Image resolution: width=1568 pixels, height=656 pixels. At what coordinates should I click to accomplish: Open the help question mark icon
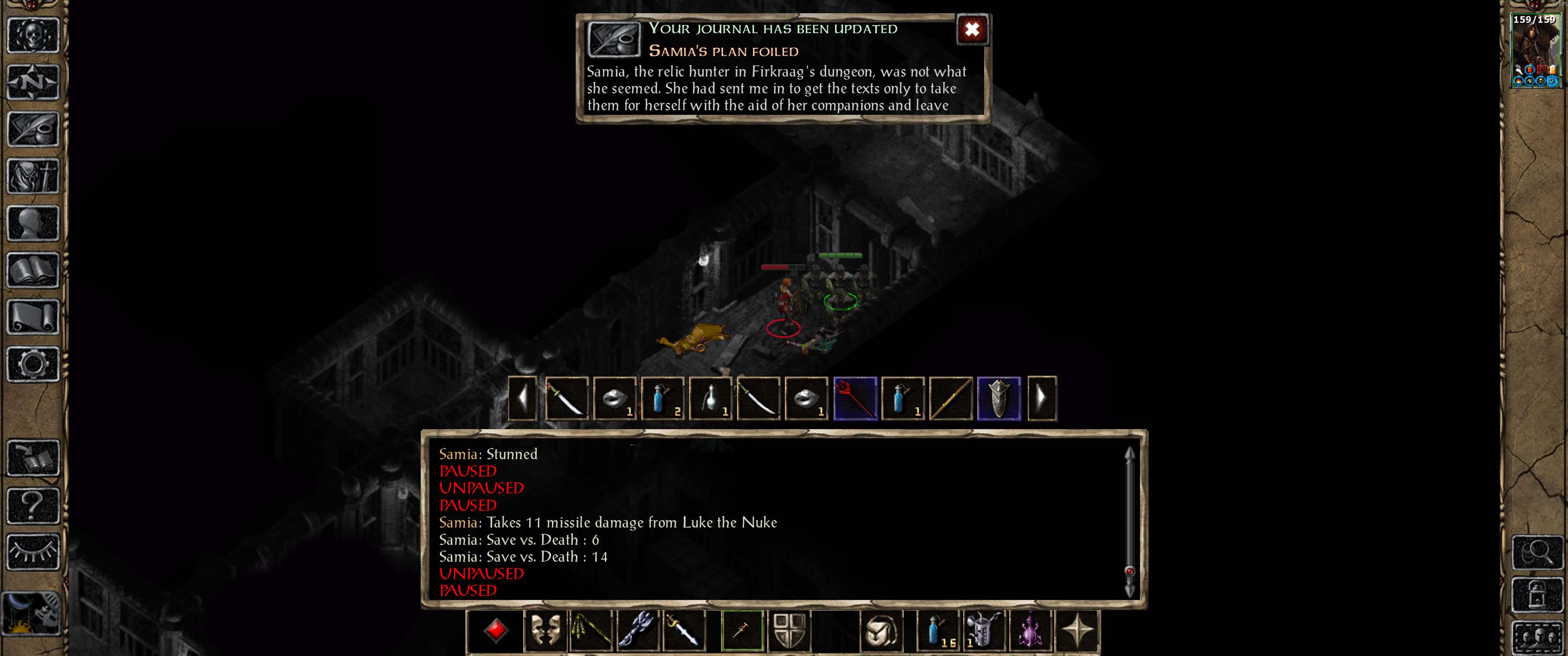(x=33, y=505)
